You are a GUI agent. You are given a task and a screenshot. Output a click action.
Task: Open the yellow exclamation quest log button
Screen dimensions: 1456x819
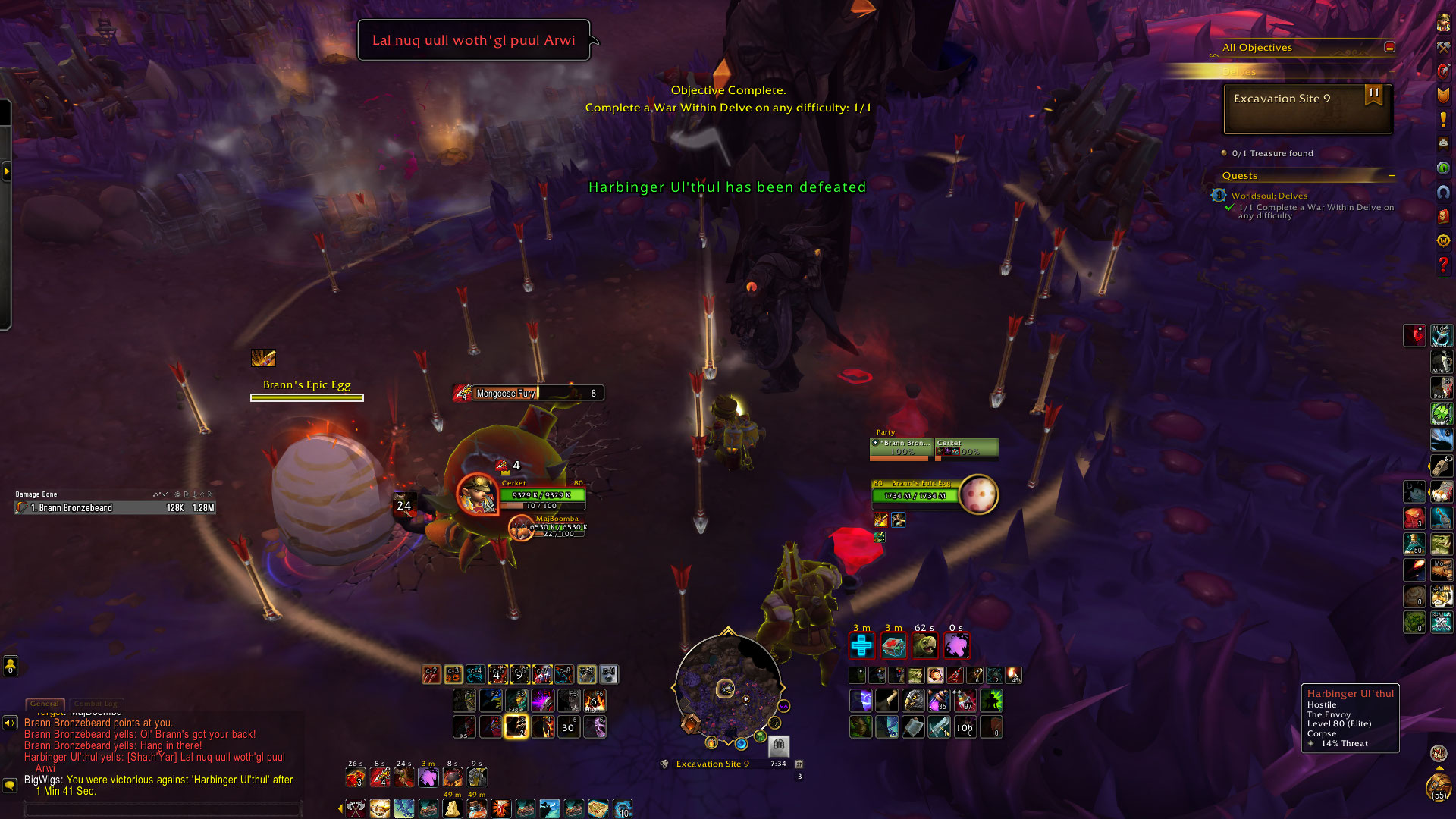tap(1443, 120)
